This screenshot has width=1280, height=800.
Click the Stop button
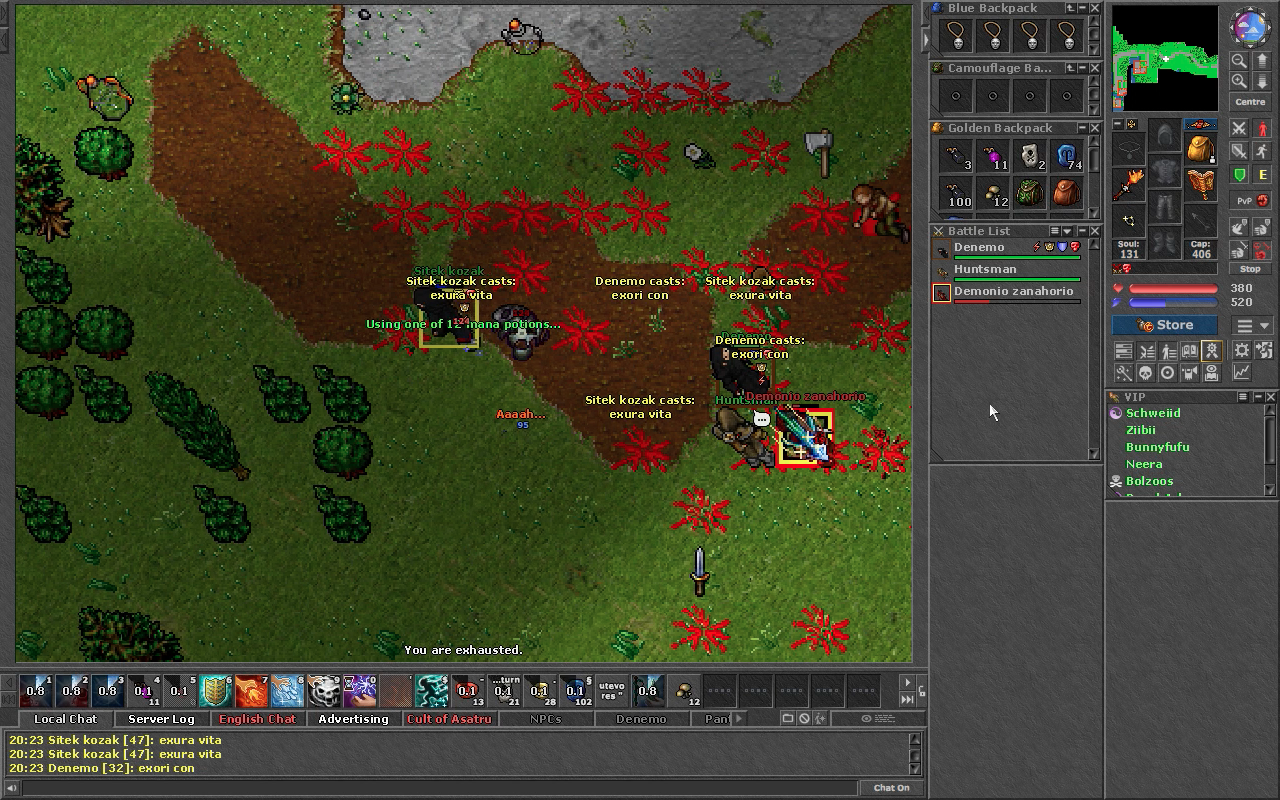(x=1250, y=269)
